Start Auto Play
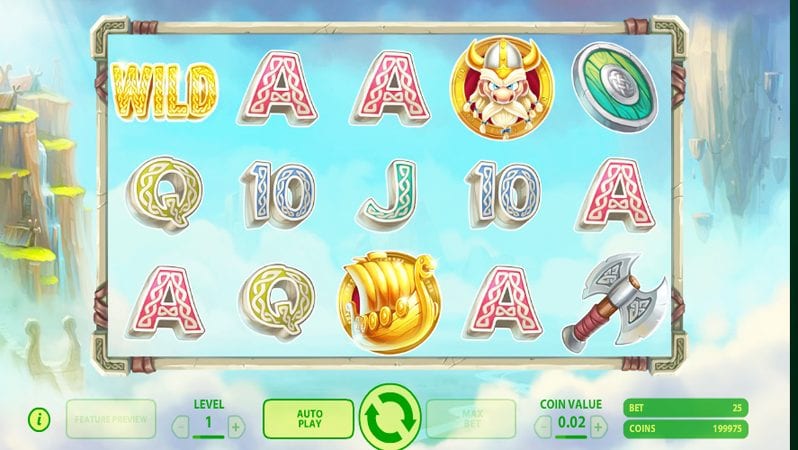The height and width of the screenshot is (450, 798). click(308, 419)
